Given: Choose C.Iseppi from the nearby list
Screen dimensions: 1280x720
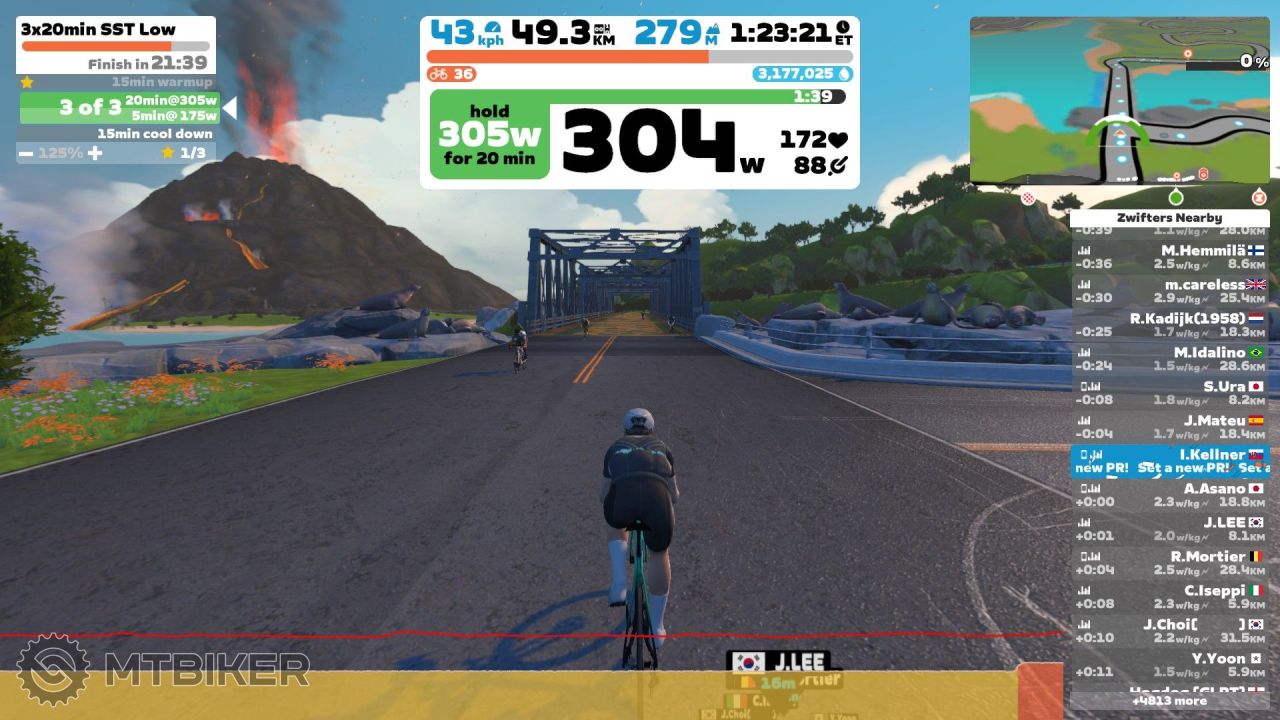Looking at the screenshot, I should (1170, 597).
